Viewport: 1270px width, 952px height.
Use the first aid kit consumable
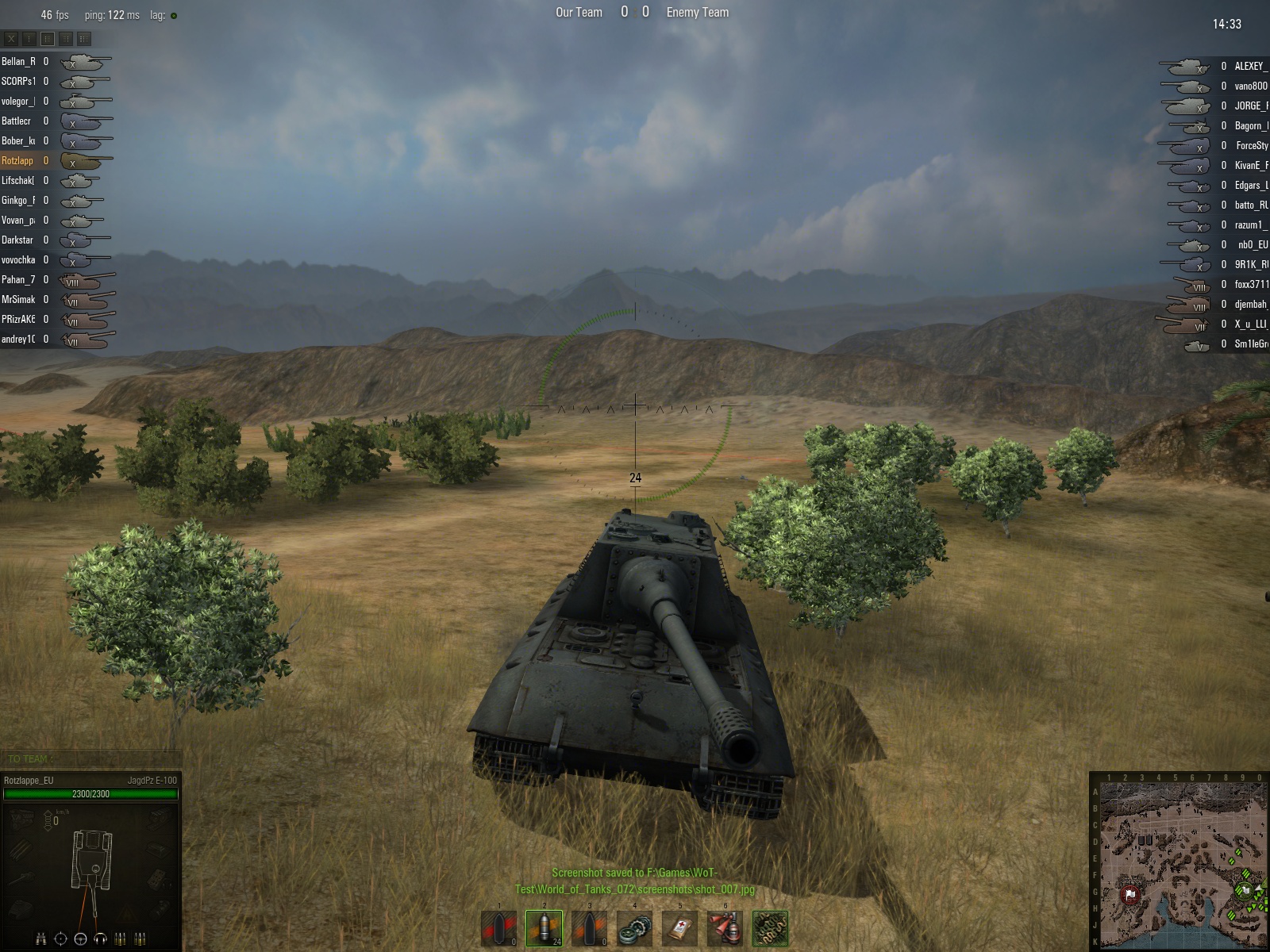(679, 927)
